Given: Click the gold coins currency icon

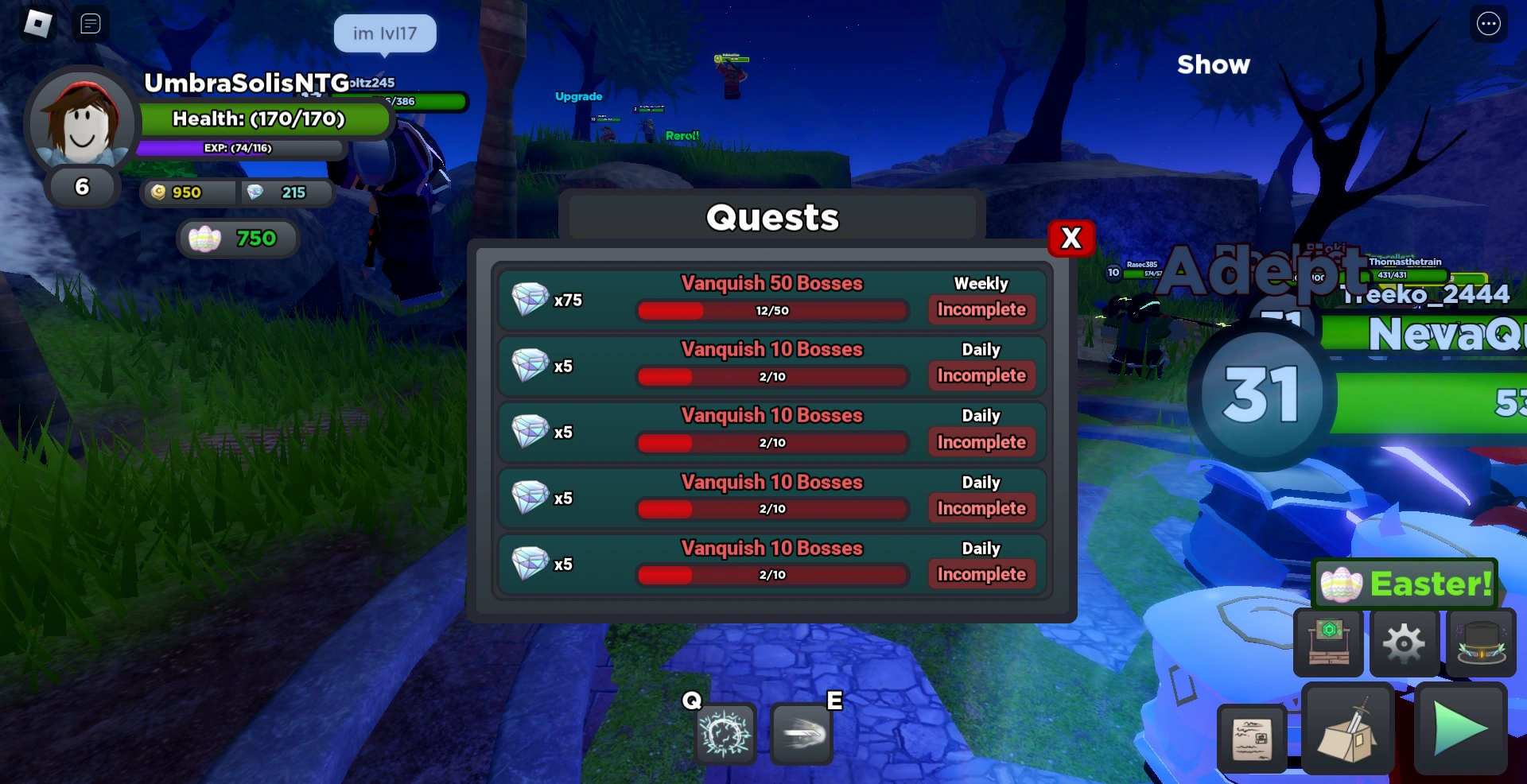Looking at the screenshot, I should point(158,192).
